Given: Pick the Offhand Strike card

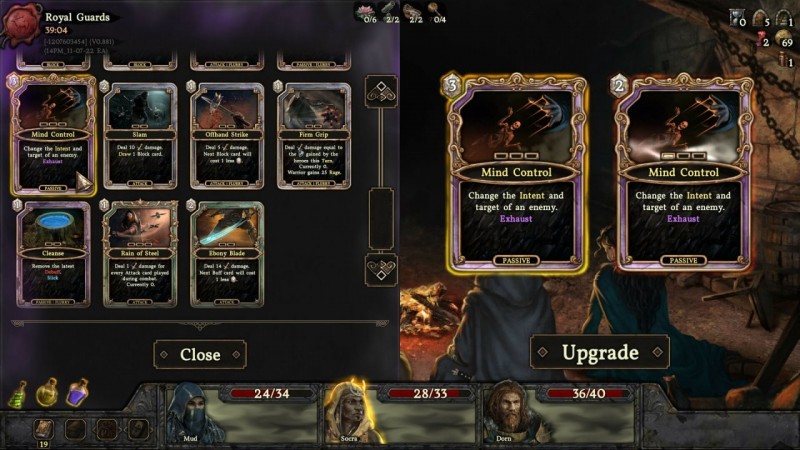Looking at the screenshot, I should click(x=227, y=137).
